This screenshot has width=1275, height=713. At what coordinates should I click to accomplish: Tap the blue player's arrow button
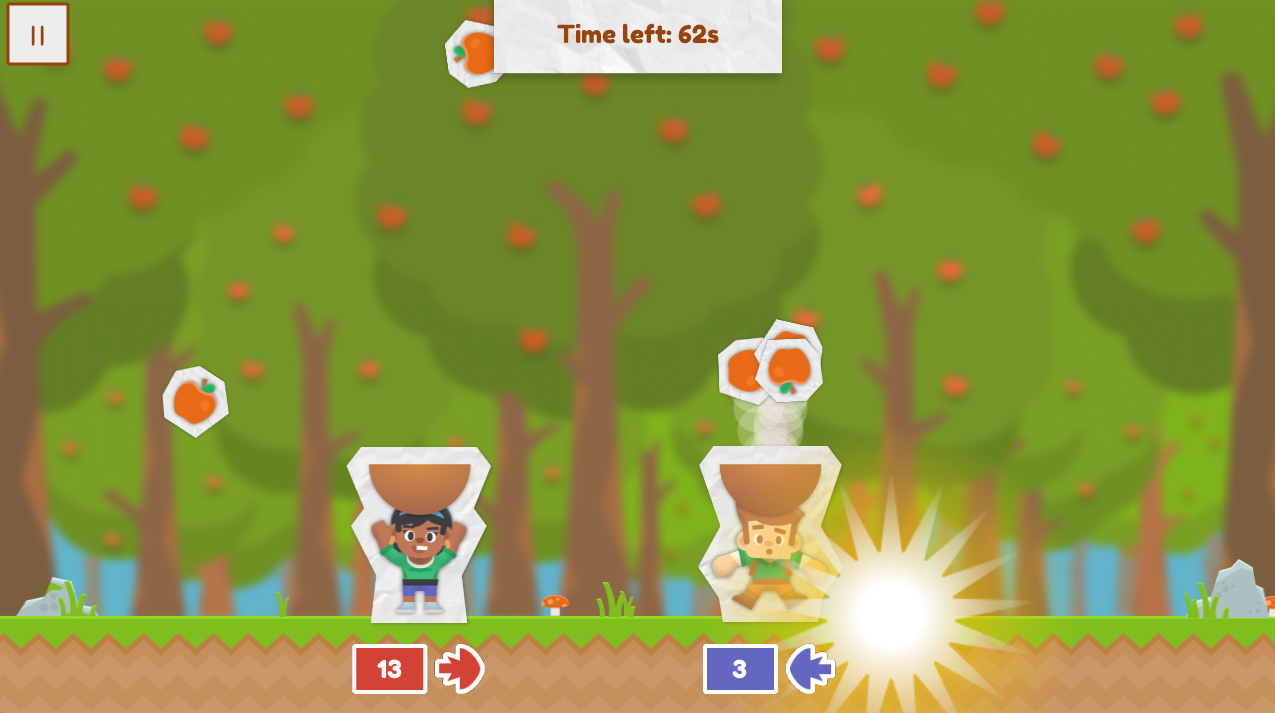[809, 669]
